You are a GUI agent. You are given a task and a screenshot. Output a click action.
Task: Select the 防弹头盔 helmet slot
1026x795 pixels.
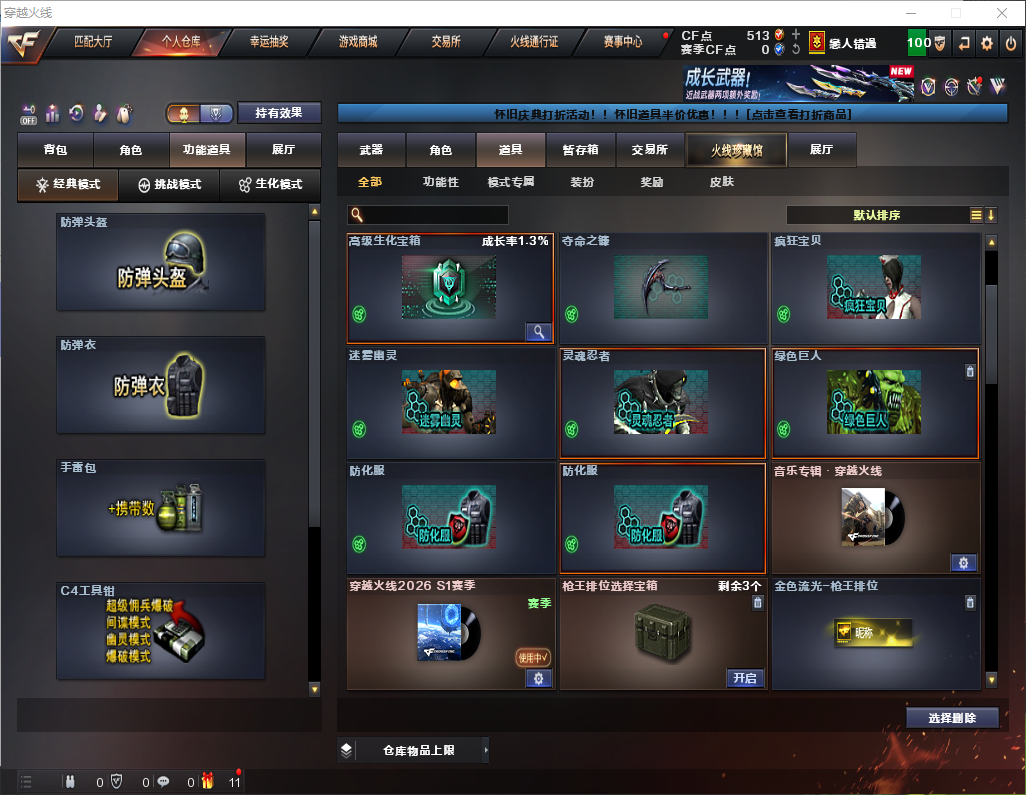[161, 262]
